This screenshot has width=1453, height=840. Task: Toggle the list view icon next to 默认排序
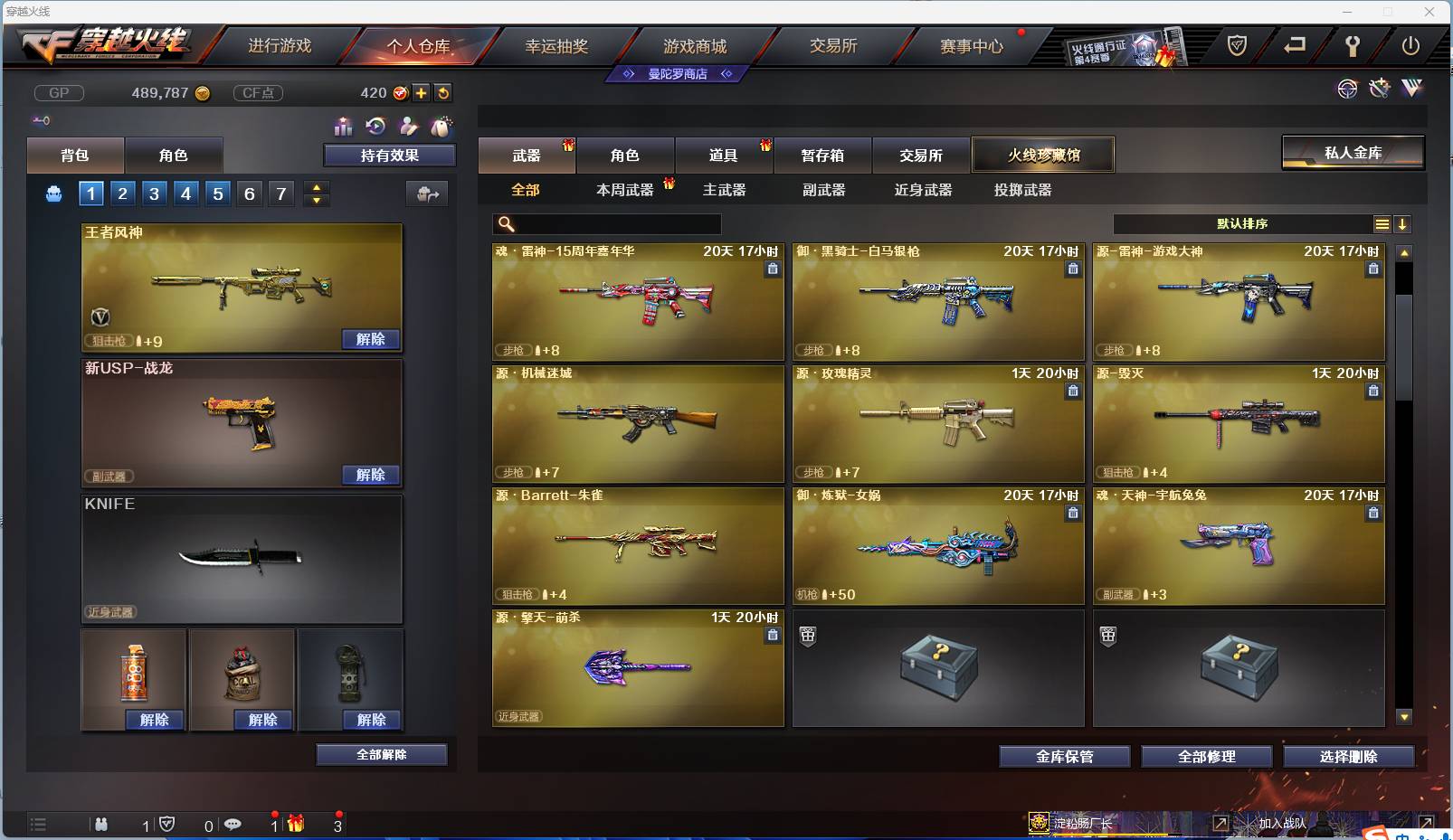coord(1382,223)
